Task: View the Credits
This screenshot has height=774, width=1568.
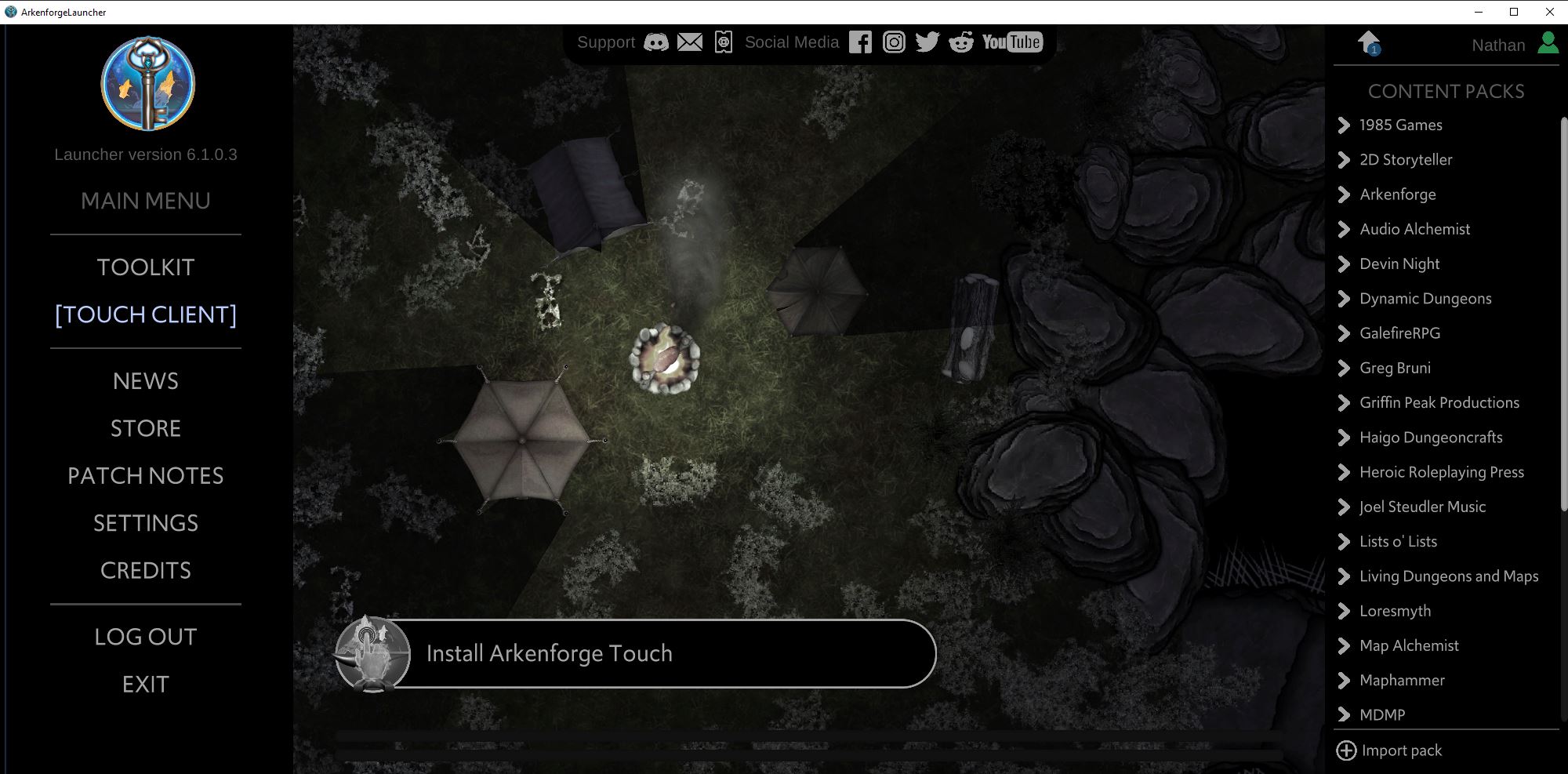Action: pyautogui.click(x=146, y=570)
